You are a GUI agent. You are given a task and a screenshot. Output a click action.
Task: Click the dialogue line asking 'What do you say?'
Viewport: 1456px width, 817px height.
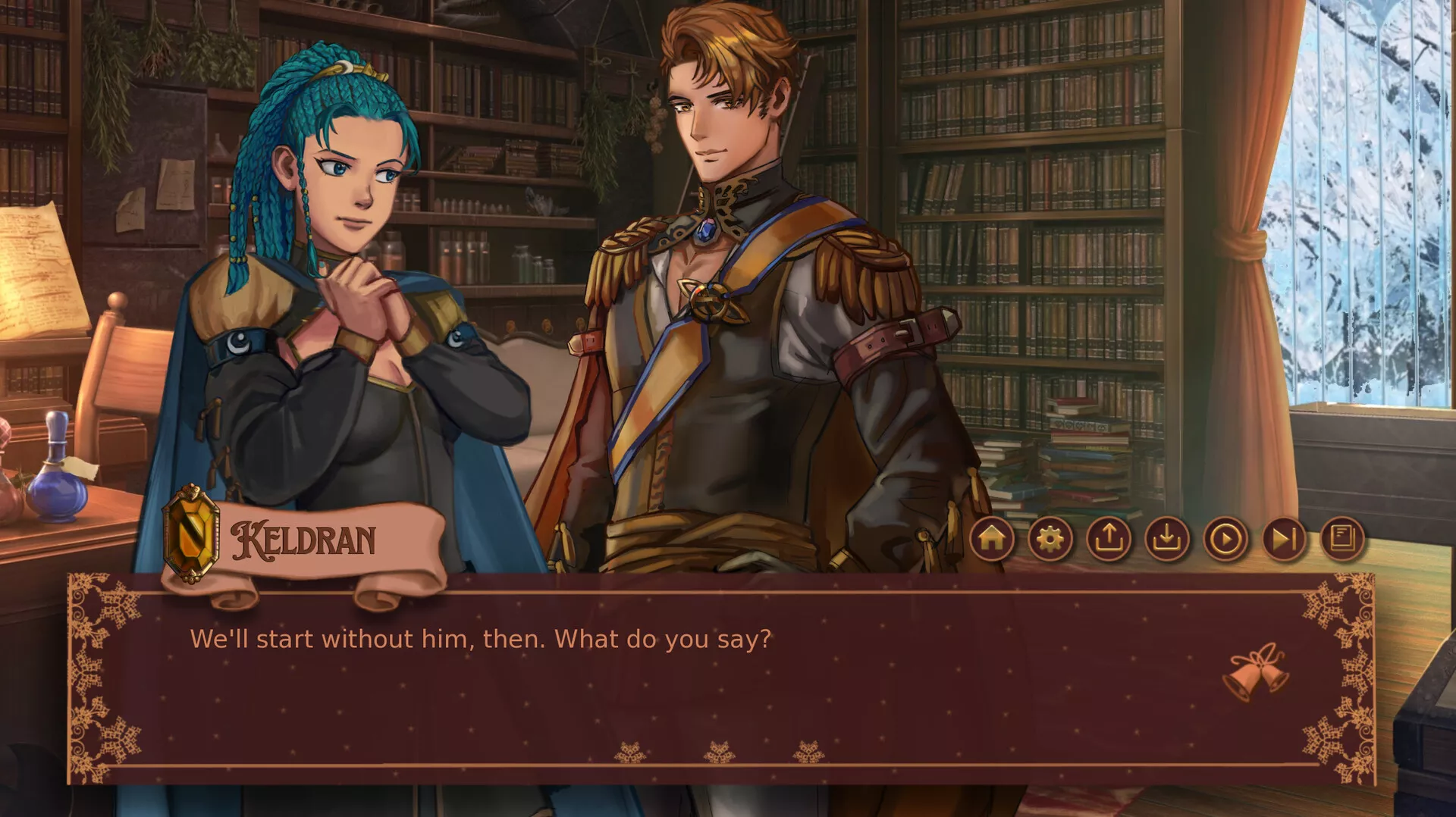(482, 640)
